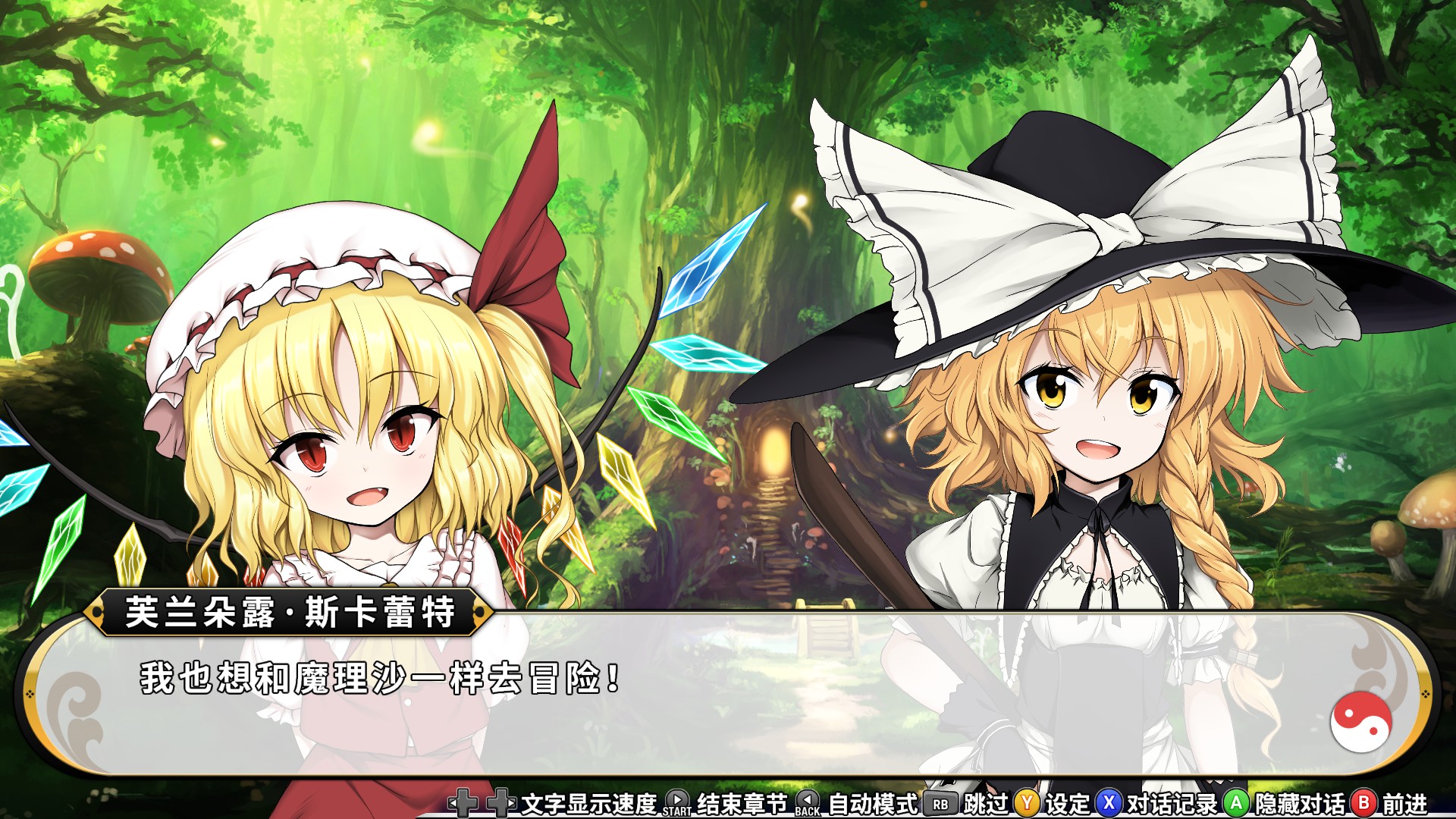Click the right D-pad icon to speed text
1456x819 pixels.
click(500, 802)
